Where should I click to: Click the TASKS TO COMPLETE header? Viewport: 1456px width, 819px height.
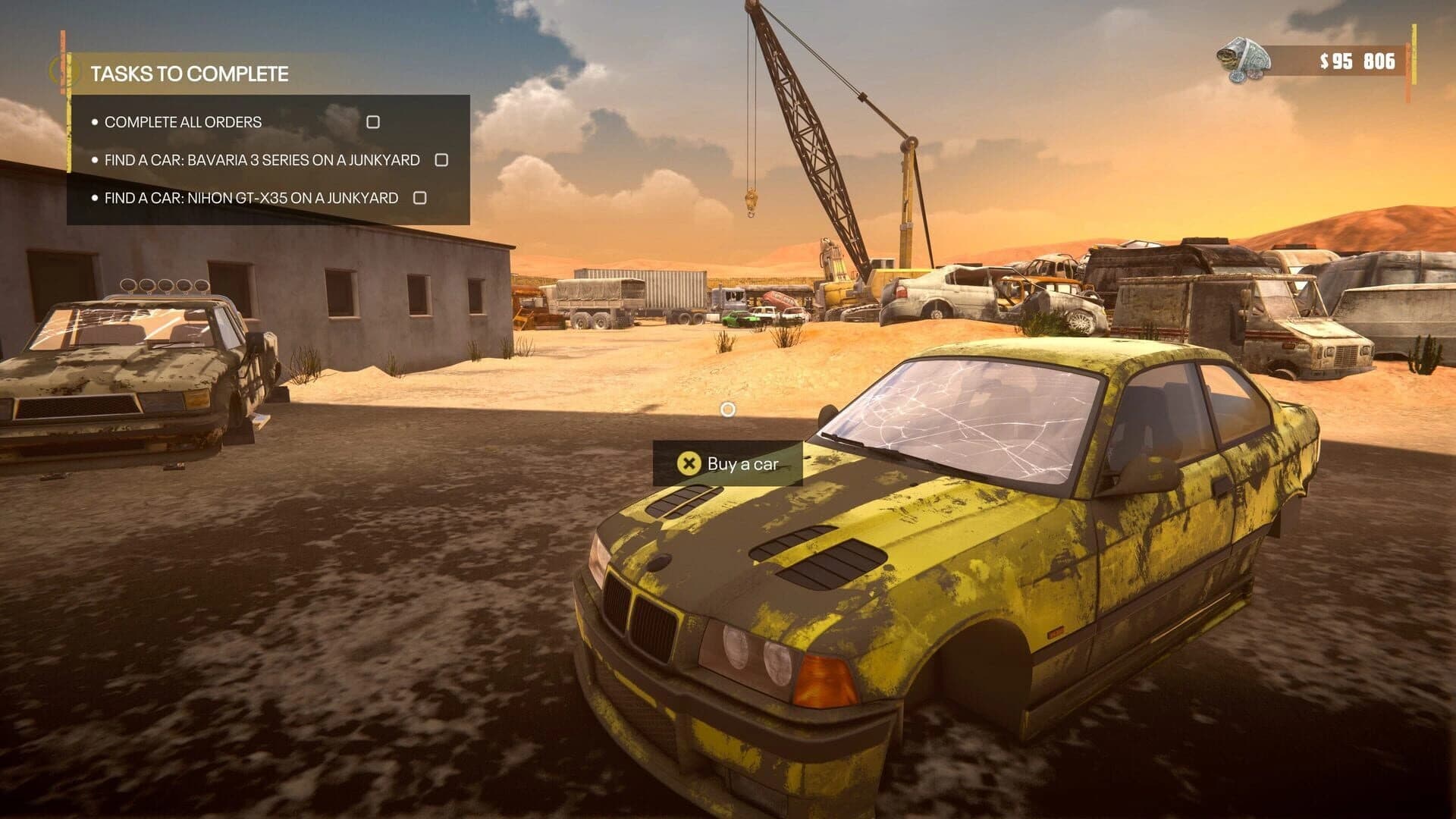coord(191,74)
